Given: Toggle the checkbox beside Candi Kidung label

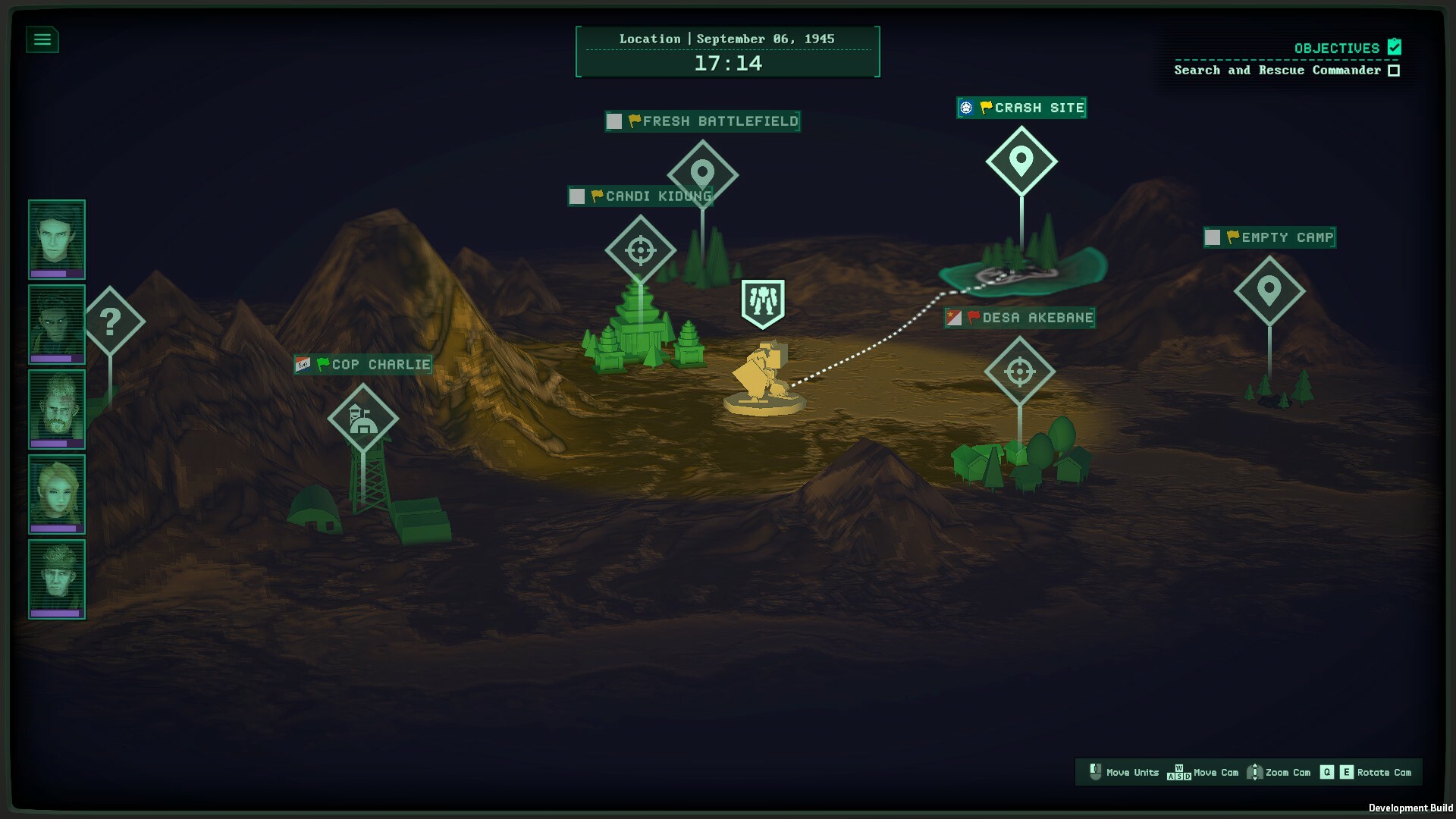Looking at the screenshot, I should (576, 196).
